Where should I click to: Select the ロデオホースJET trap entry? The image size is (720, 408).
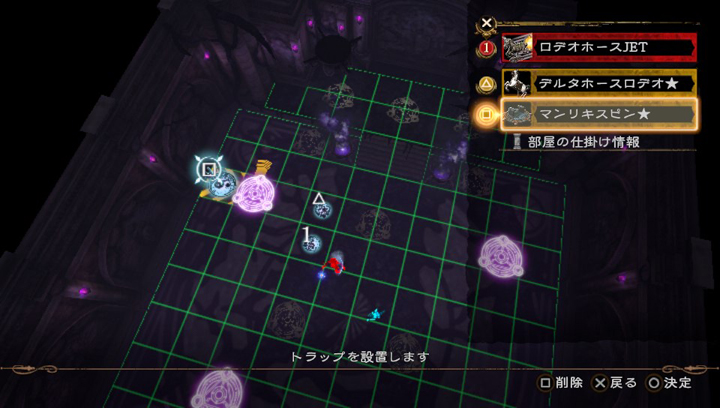pos(597,47)
